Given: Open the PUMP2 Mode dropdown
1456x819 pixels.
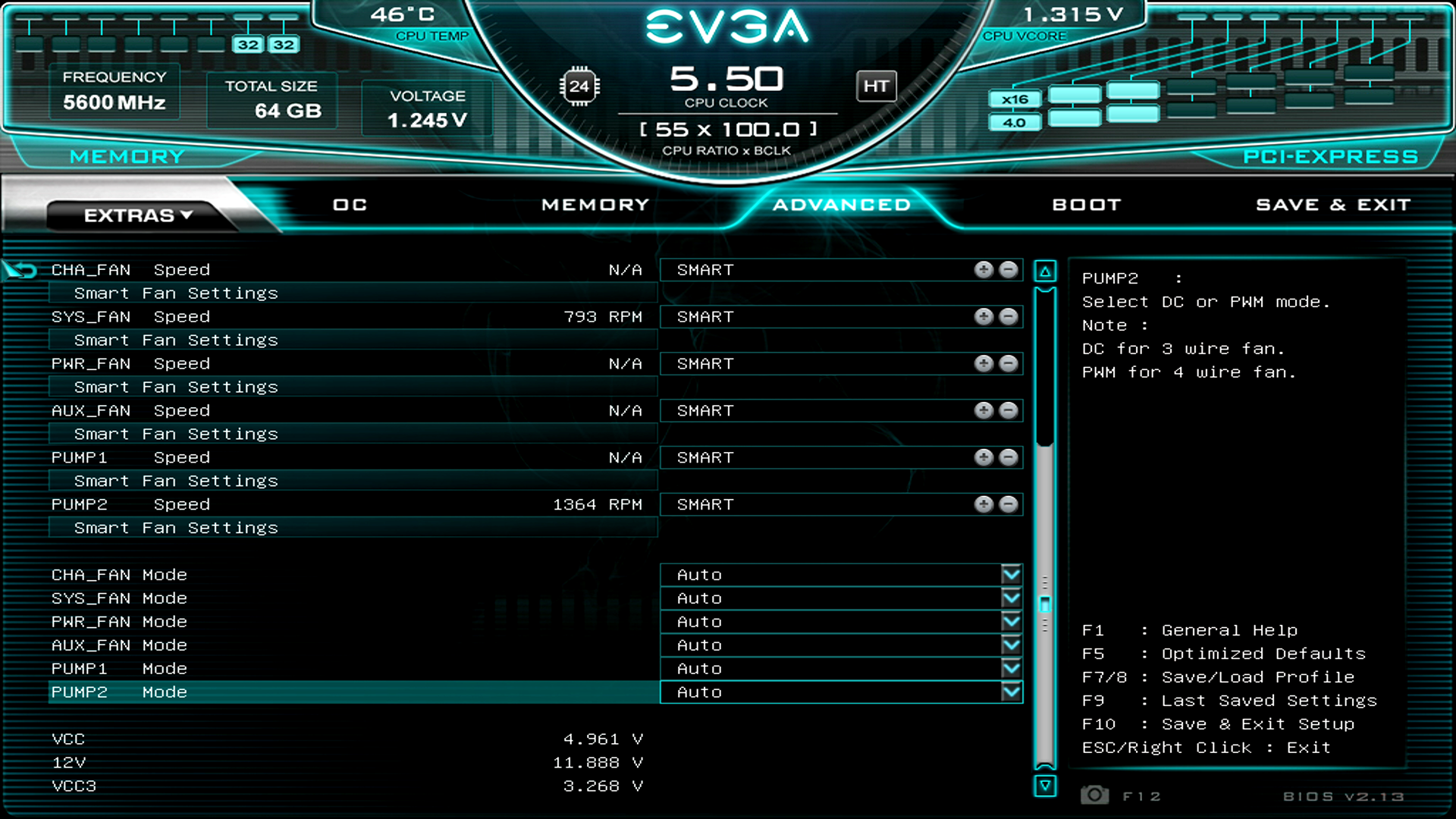Looking at the screenshot, I should tap(1012, 692).
